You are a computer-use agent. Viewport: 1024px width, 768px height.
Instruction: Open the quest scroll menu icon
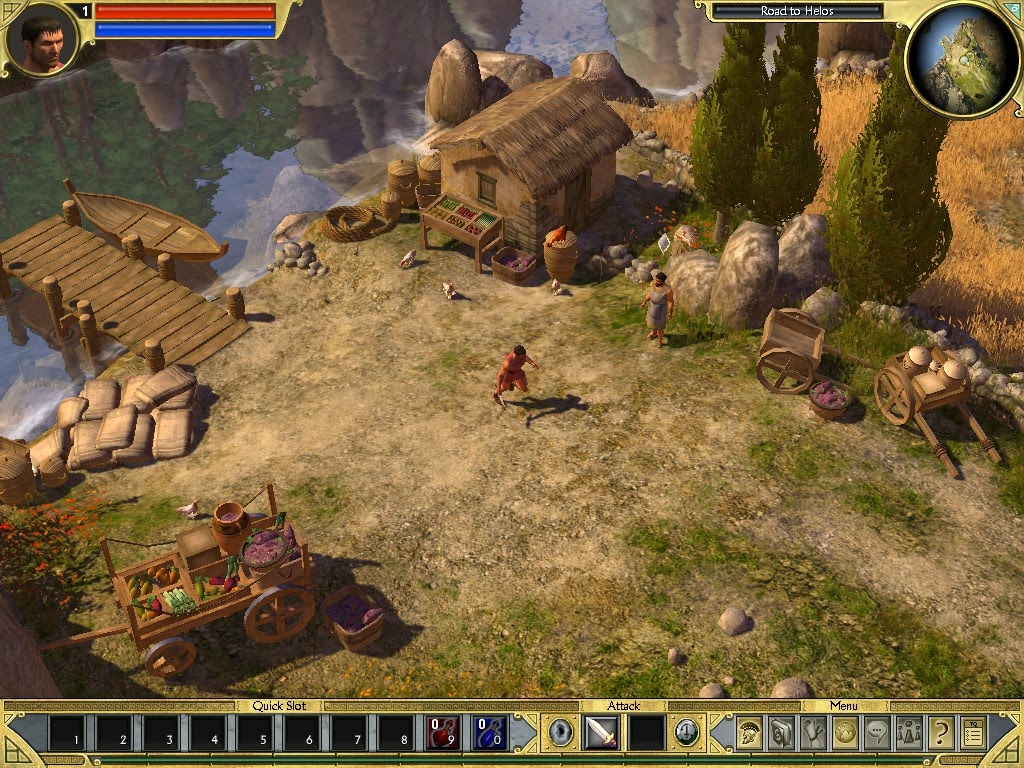[x=813, y=733]
